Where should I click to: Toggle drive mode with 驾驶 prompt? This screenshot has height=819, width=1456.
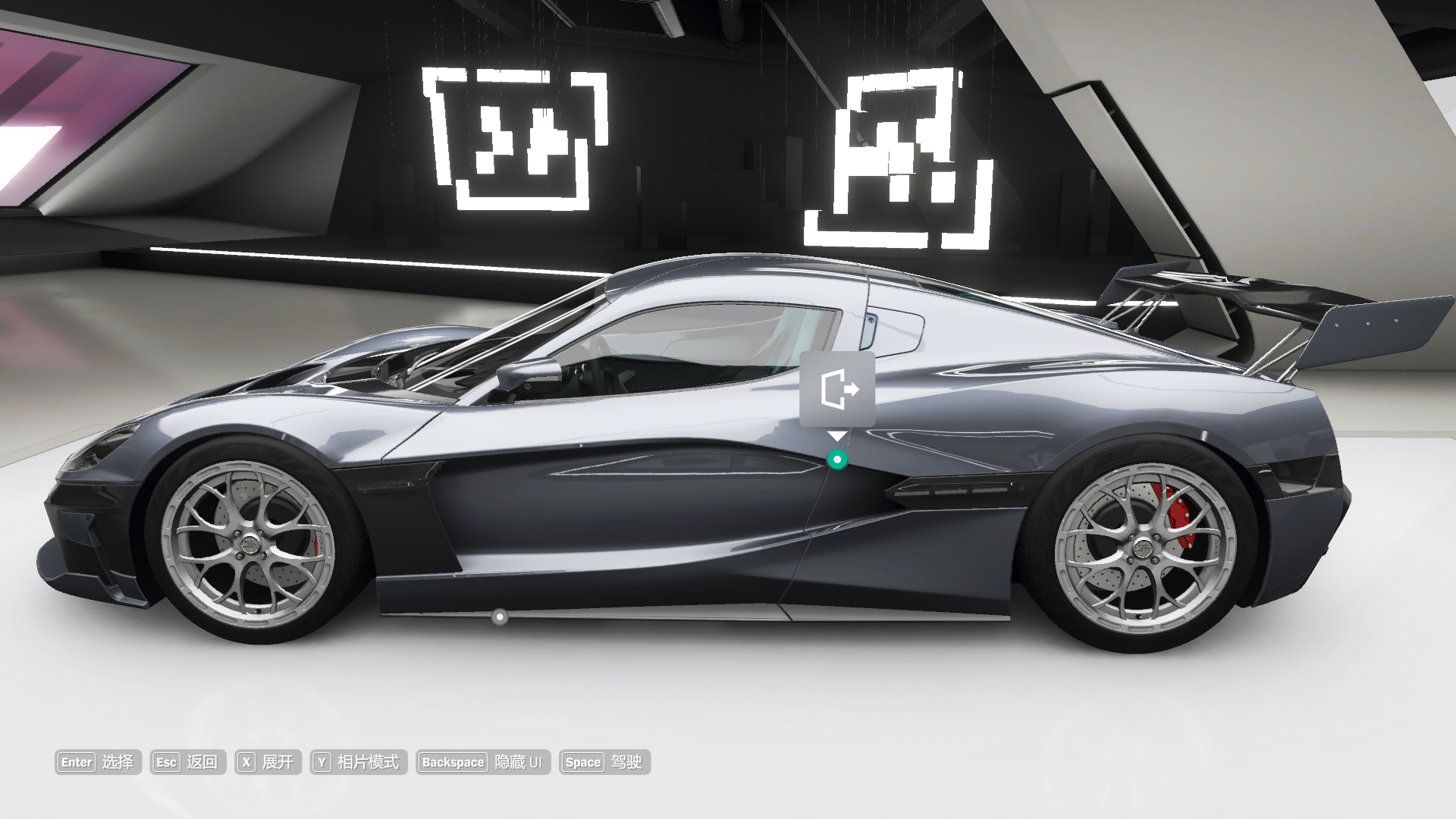point(628,763)
